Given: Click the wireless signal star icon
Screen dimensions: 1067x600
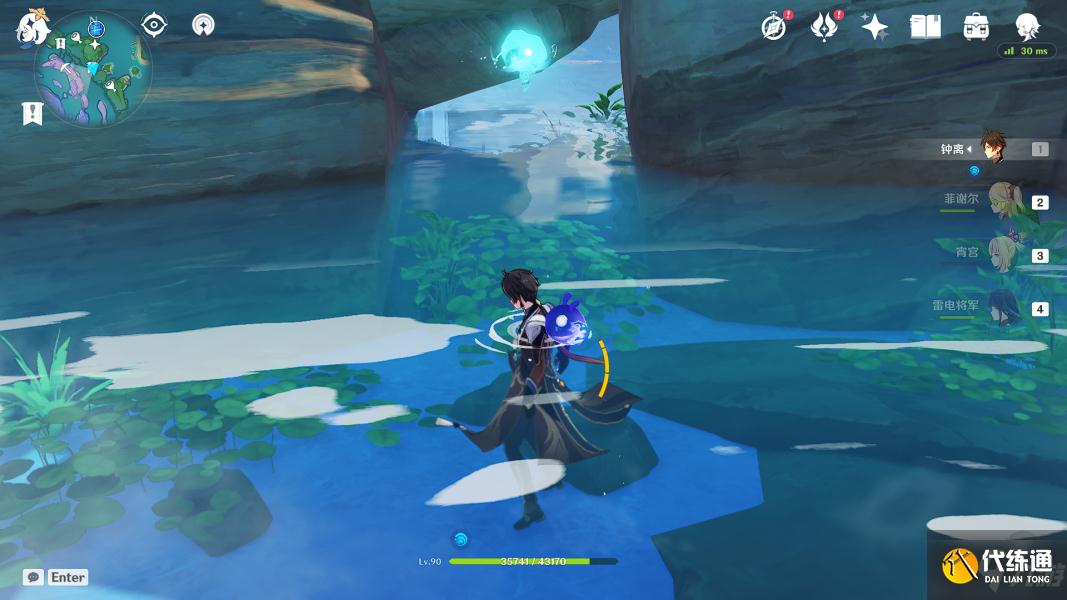Looking at the screenshot, I should point(203,25).
